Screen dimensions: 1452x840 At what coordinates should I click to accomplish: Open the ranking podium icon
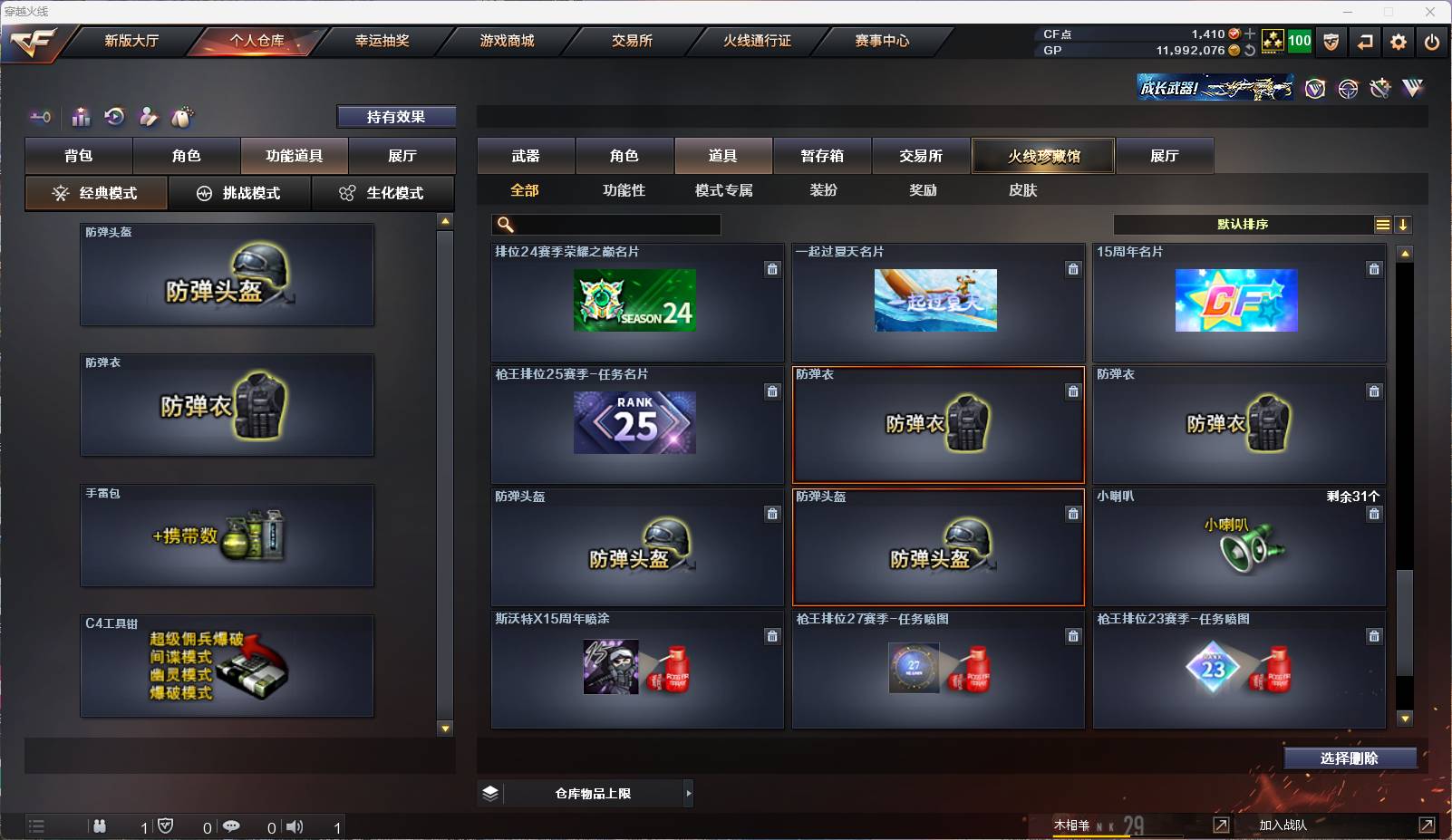click(x=81, y=117)
